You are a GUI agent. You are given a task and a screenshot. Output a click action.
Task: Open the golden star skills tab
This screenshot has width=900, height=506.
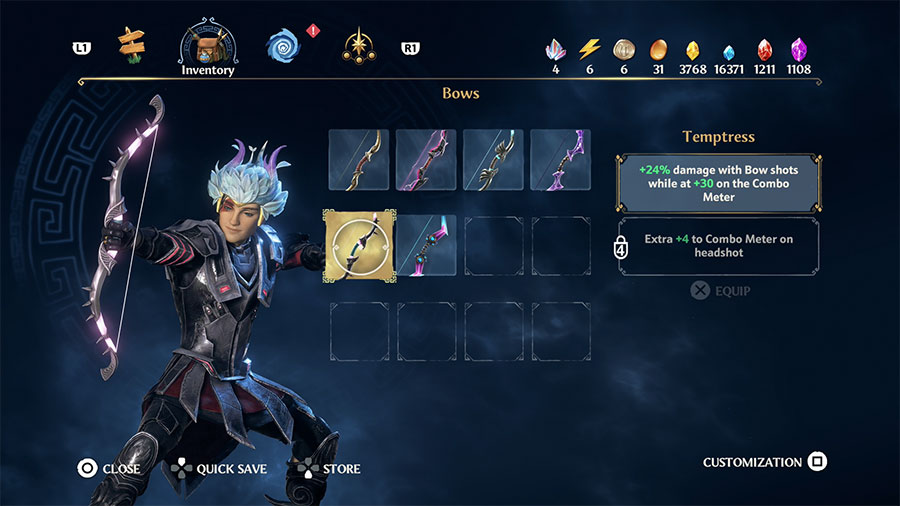click(x=356, y=45)
